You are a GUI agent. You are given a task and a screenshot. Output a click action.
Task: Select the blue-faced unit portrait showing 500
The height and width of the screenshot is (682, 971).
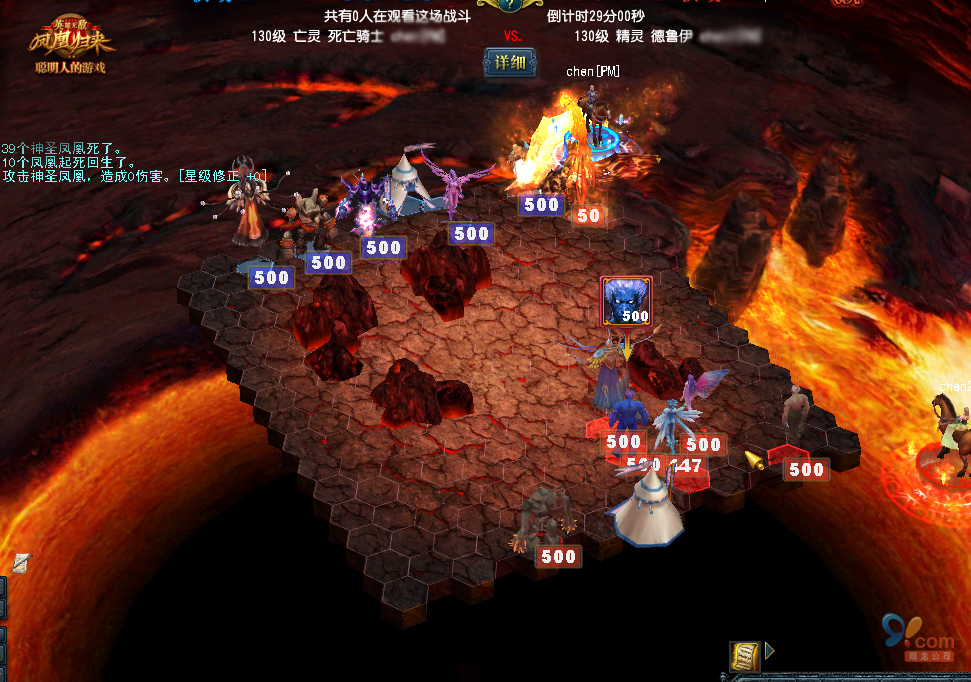click(626, 301)
